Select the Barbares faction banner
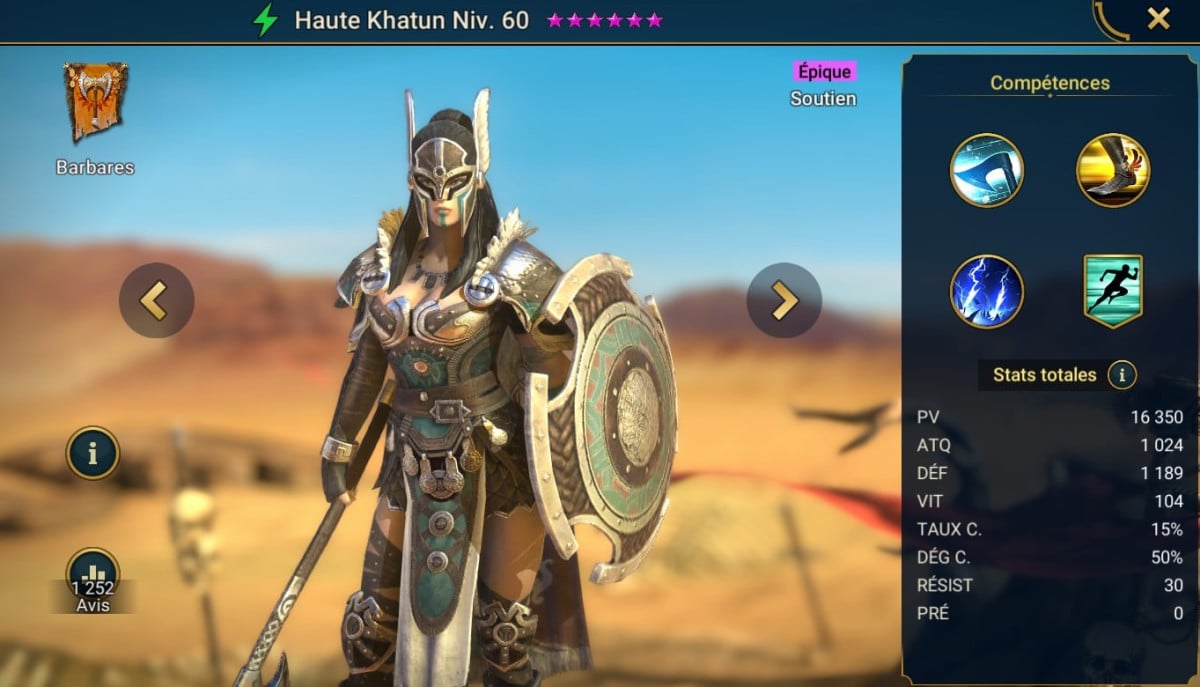This screenshot has width=1200, height=687. [x=95, y=102]
